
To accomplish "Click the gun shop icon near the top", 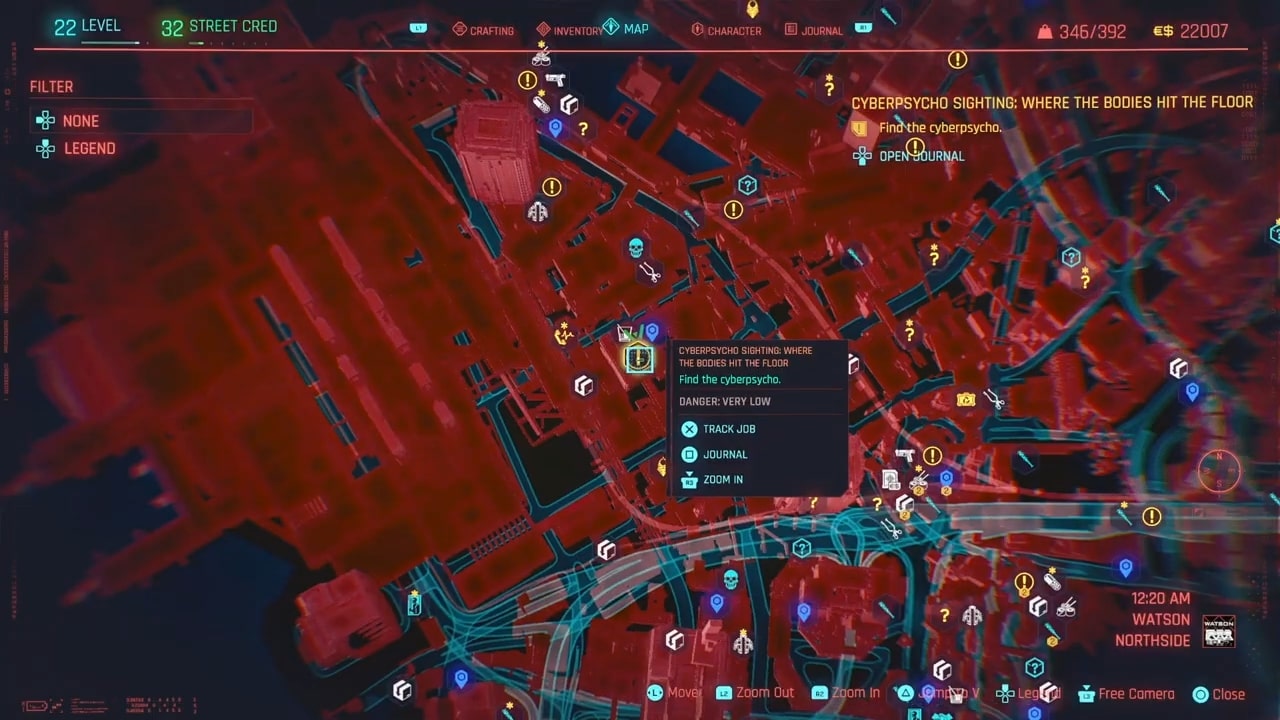I will pos(557,79).
